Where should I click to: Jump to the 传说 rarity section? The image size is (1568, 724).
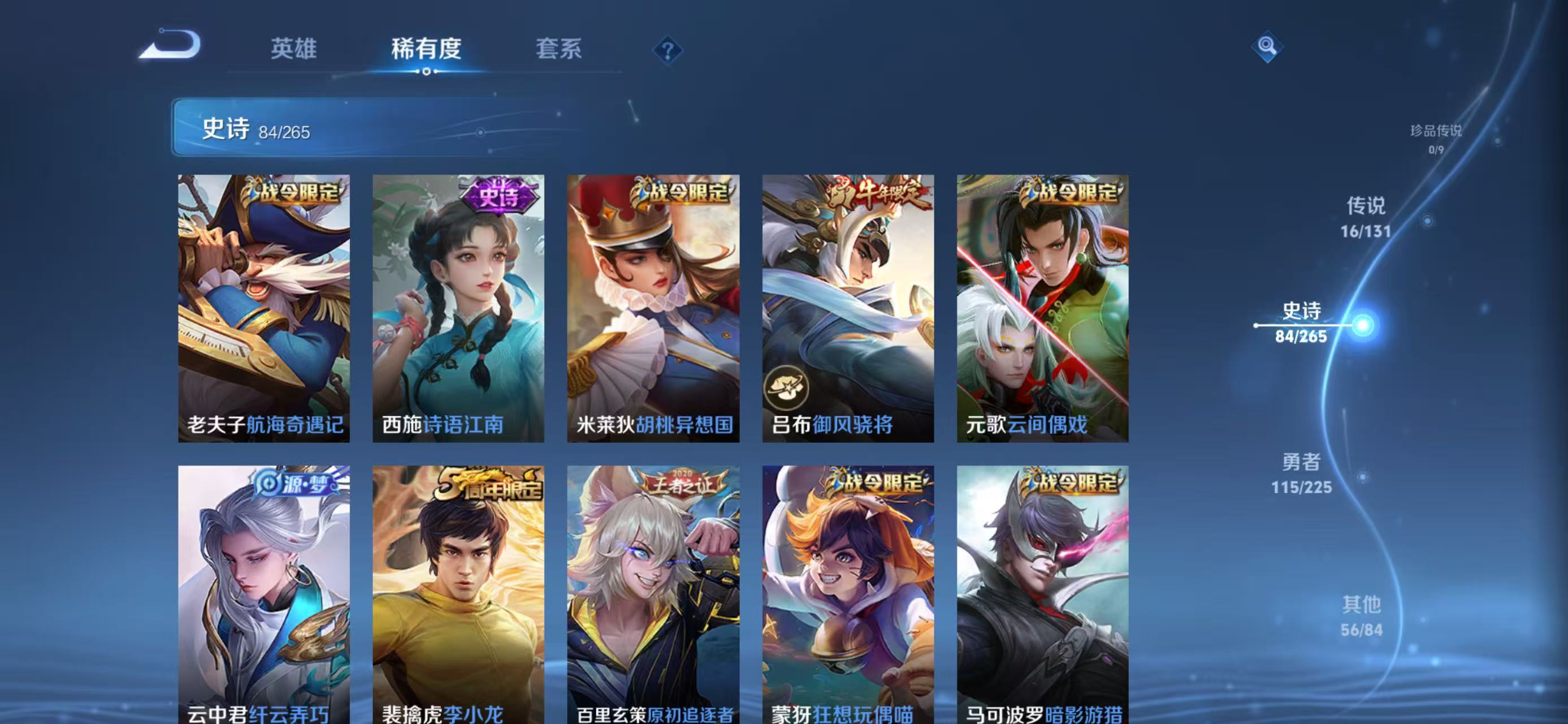click(x=1365, y=217)
